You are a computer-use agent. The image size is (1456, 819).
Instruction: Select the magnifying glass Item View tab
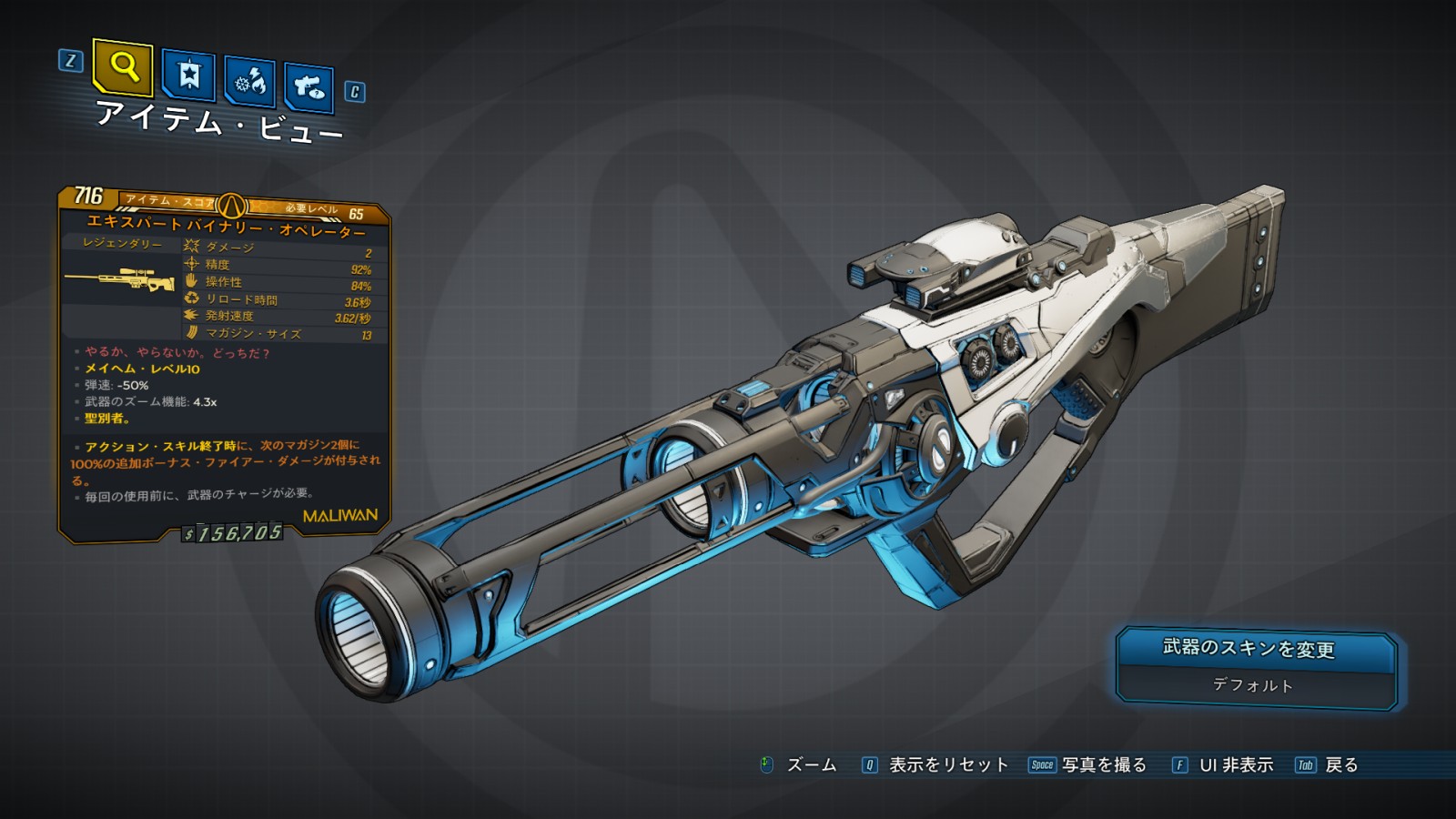tap(123, 66)
